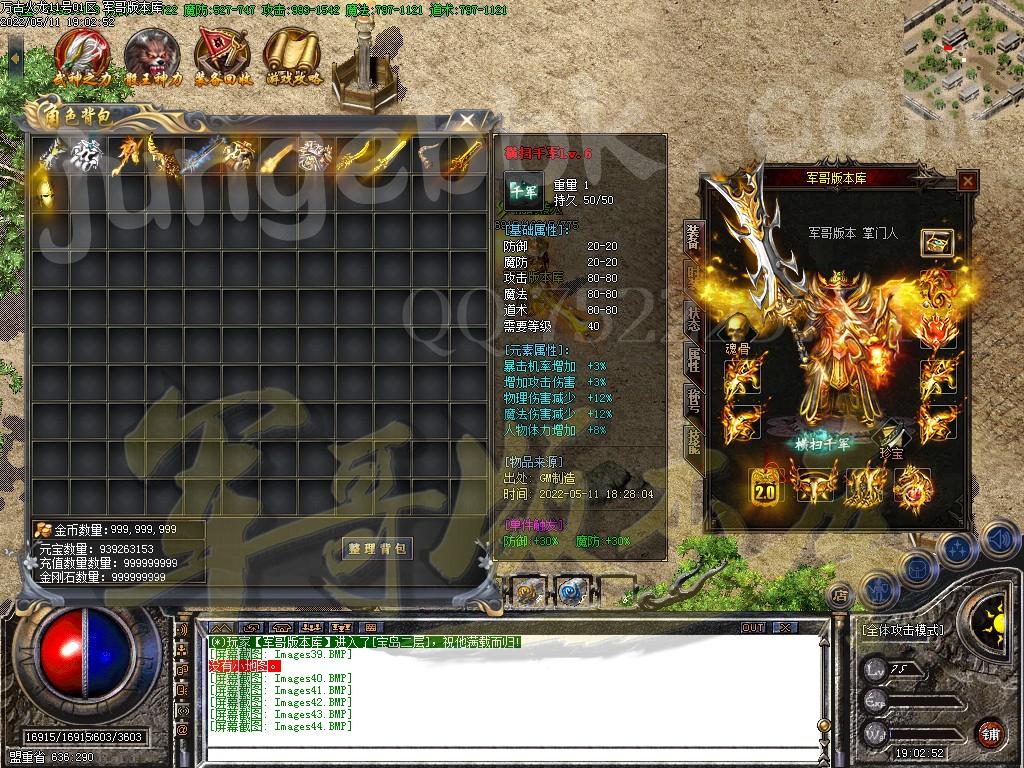Open the 游戏攻略 game guide scroll
The image size is (1024, 768).
(293, 56)
